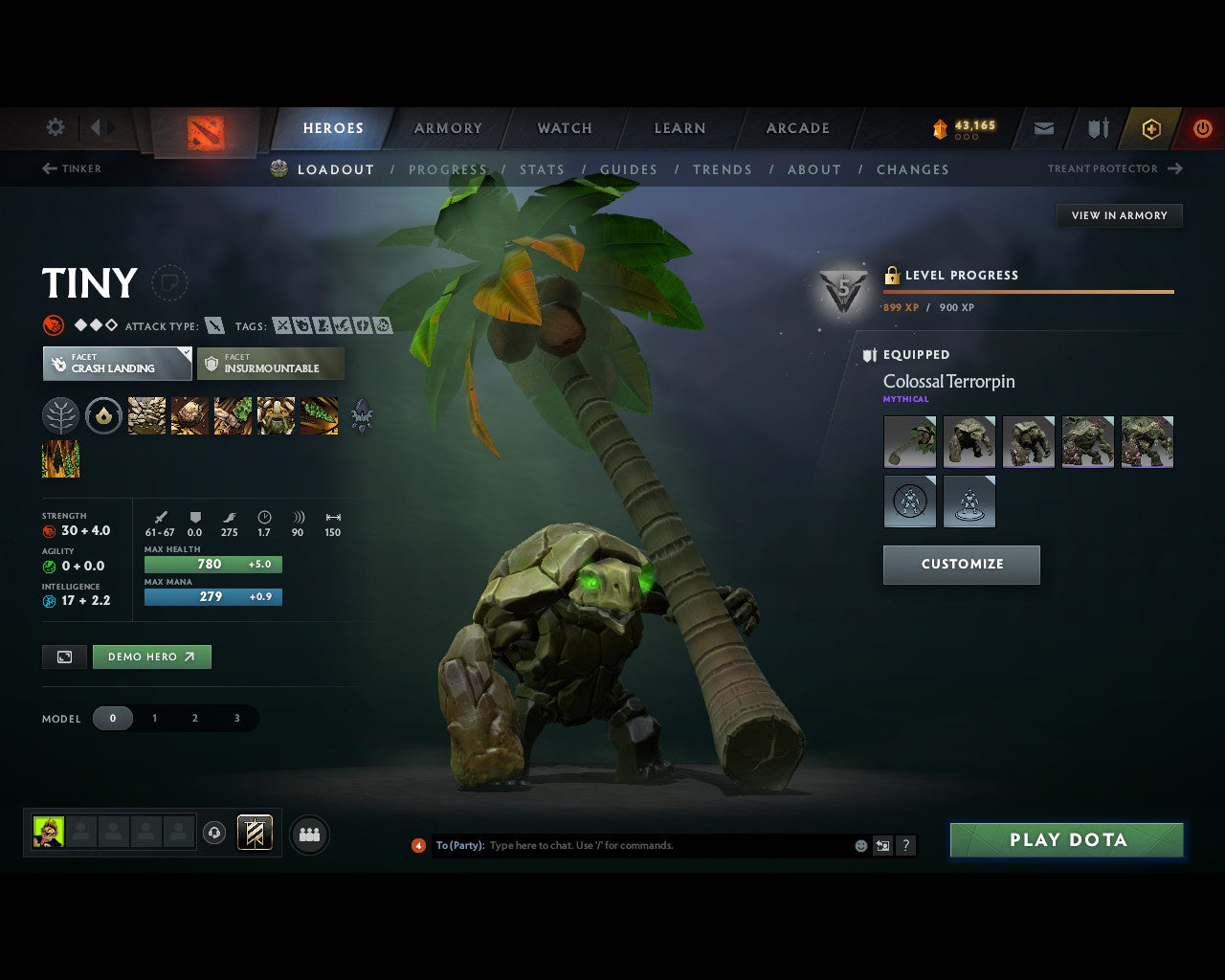Select the Crash Landing facet
The height and width of the screenshot is (980, 1225).
point(116,364)
